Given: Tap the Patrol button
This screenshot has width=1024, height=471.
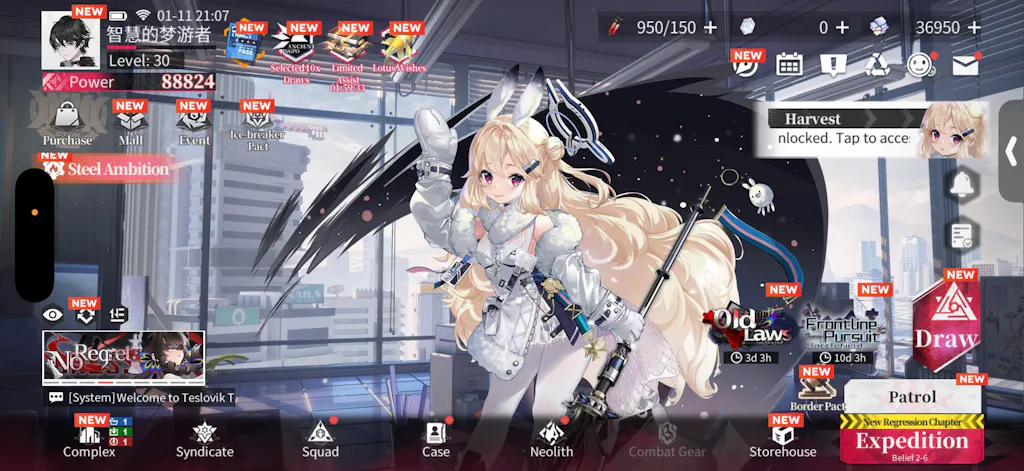Looking at the screenshot, I should 912,396.
